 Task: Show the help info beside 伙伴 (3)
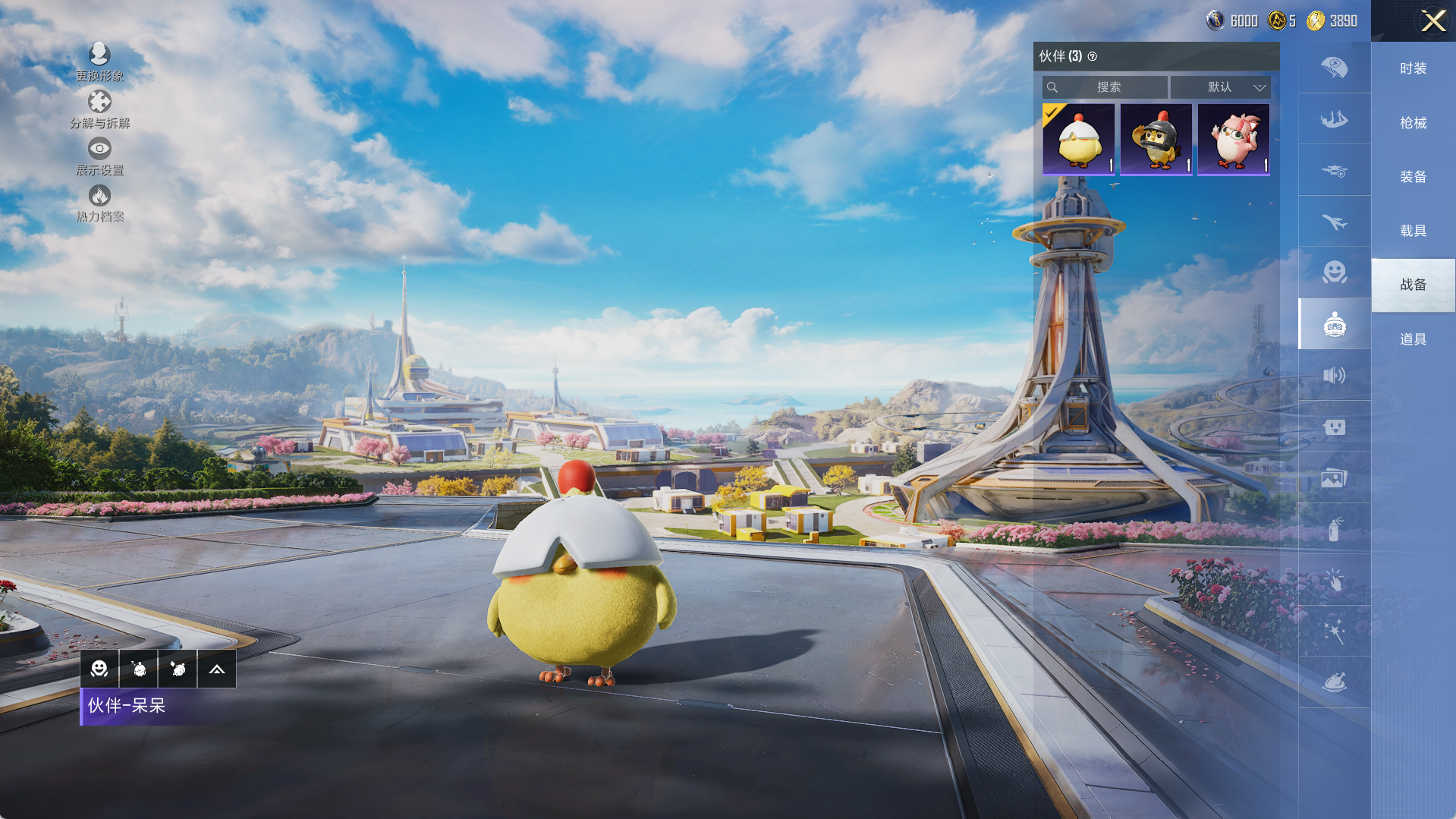(1093, 57)
